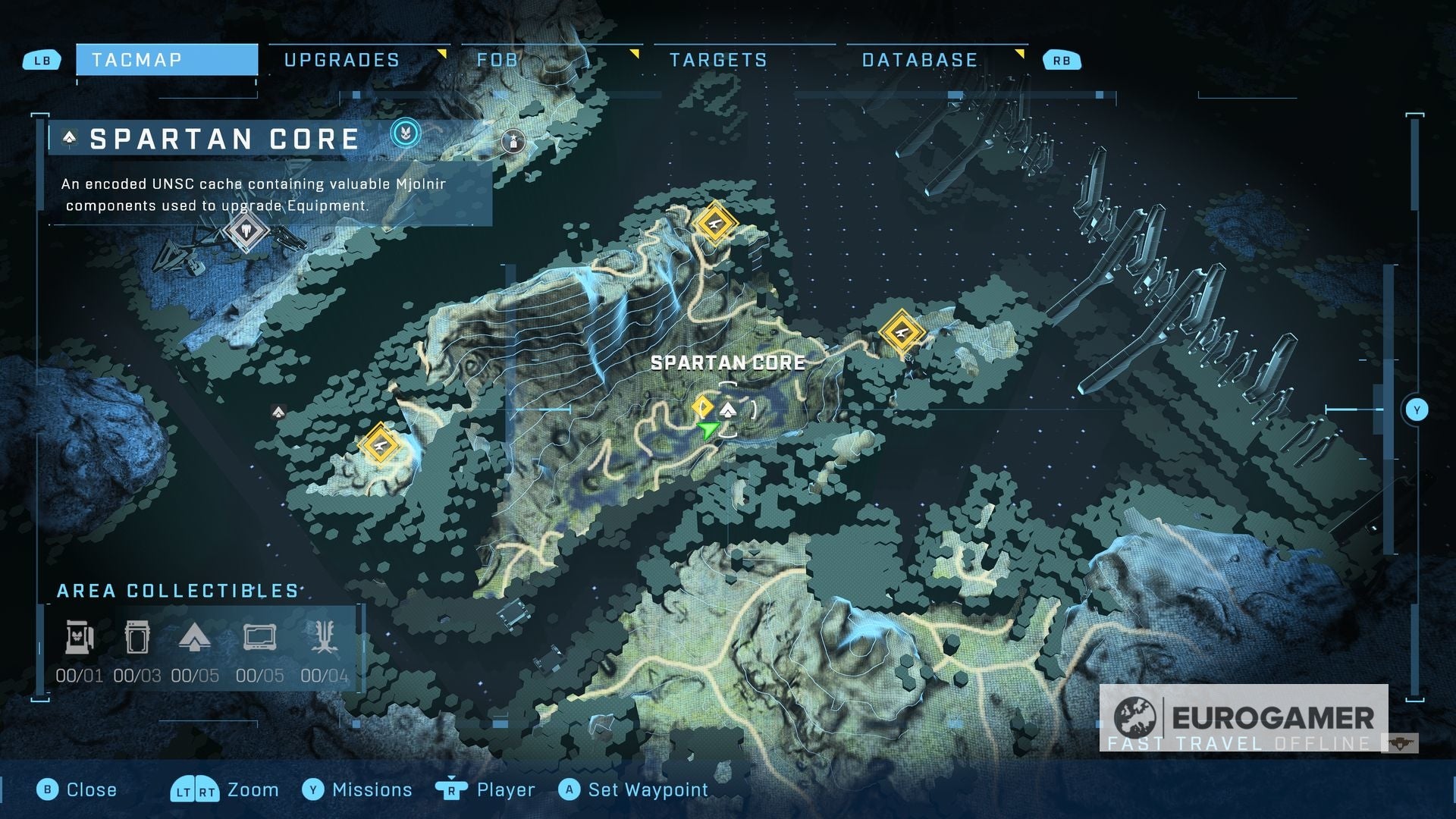Toggle the northern yellow FOB map marker
The width and height of the screenshot is (1456, 819).
coord(714,224)
